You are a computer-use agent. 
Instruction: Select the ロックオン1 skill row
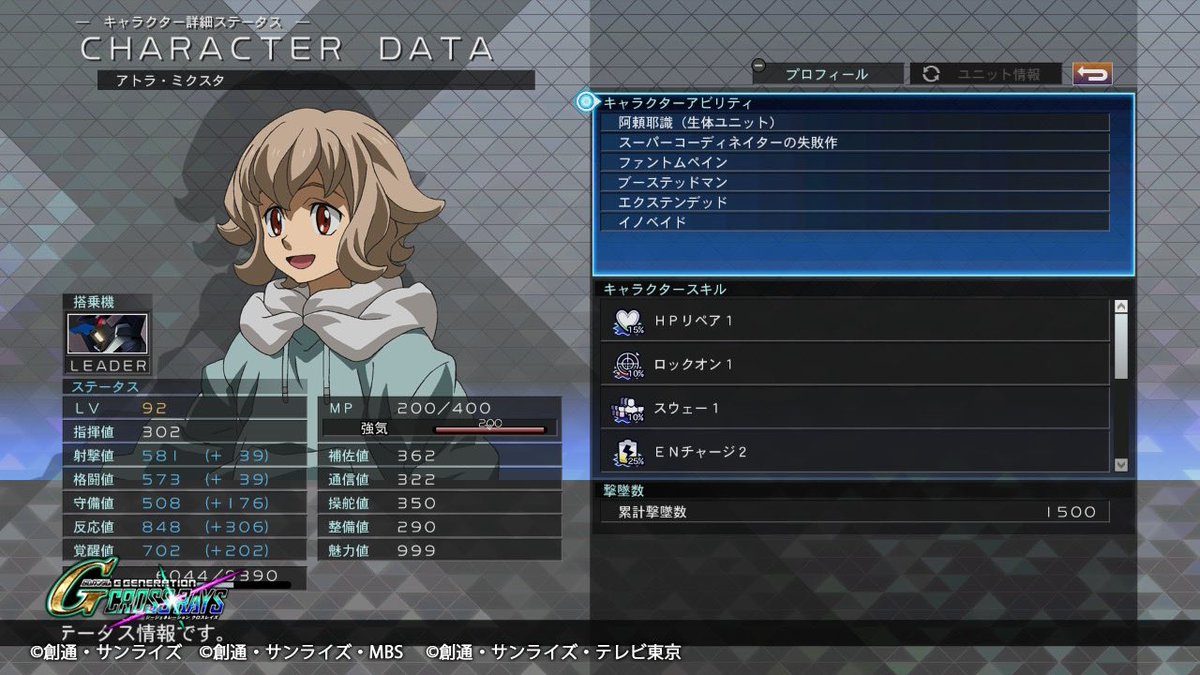tap(855, 364)
